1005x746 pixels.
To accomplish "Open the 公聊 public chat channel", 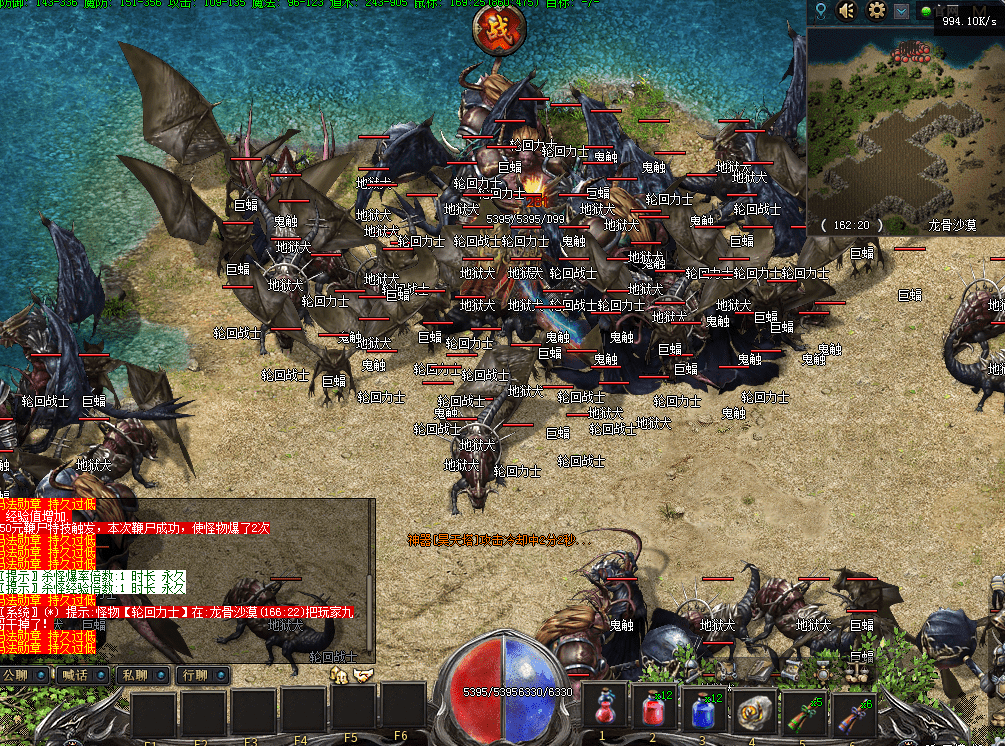I will [x=24, y=675].
